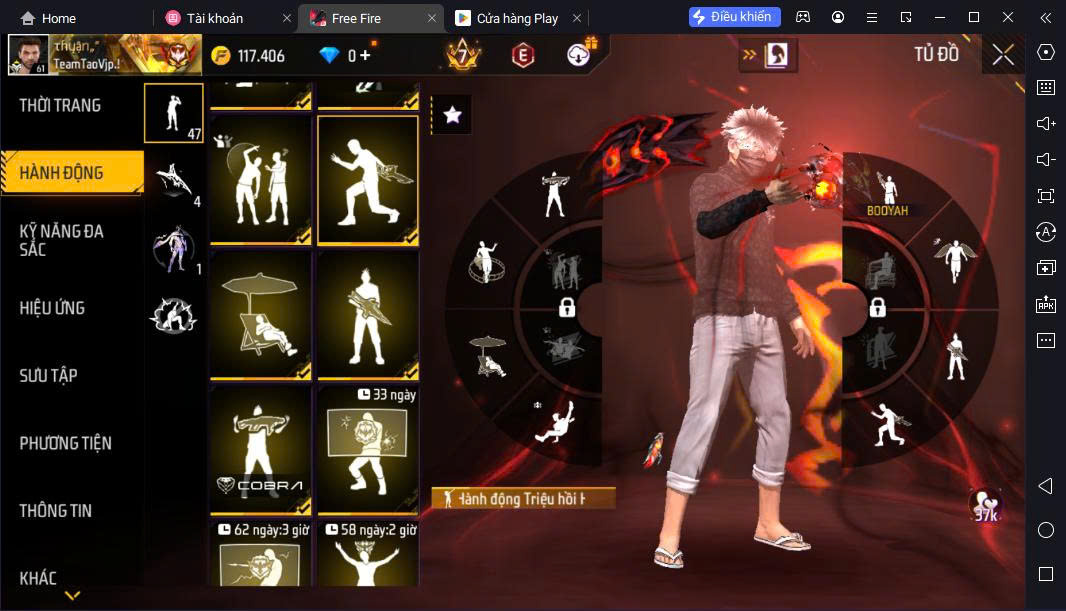Viewport: 1066px width, 611px height.
Task: Go to the Sưu Tập category
Action: point(48,376)
